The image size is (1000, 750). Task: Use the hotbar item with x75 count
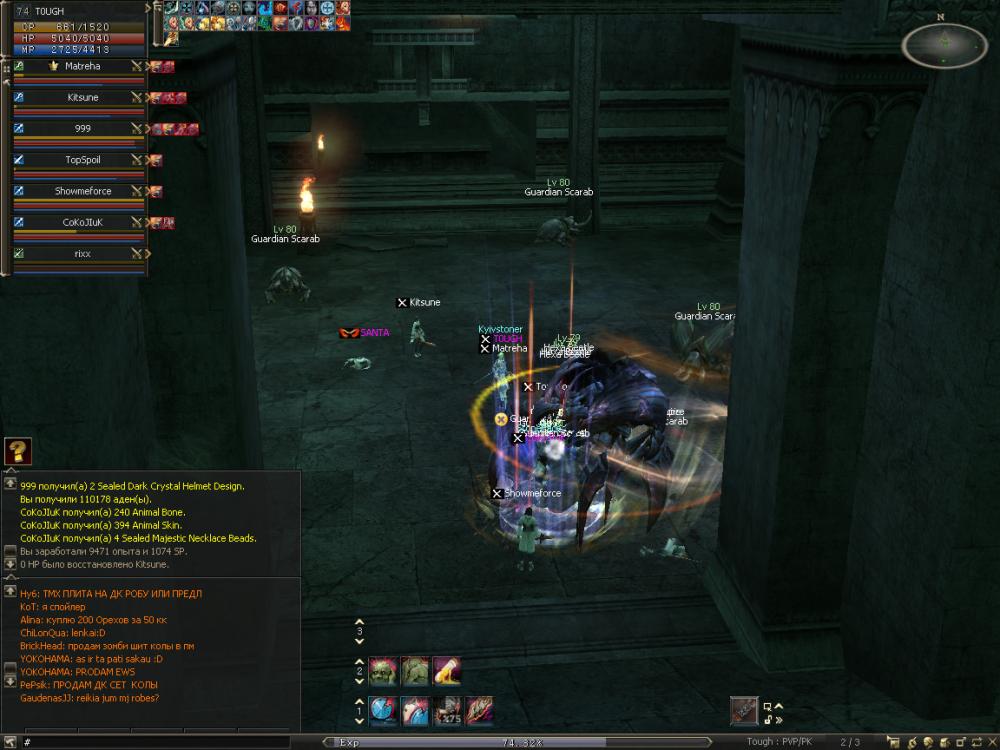pyautogui.click(x=447, y=710)
